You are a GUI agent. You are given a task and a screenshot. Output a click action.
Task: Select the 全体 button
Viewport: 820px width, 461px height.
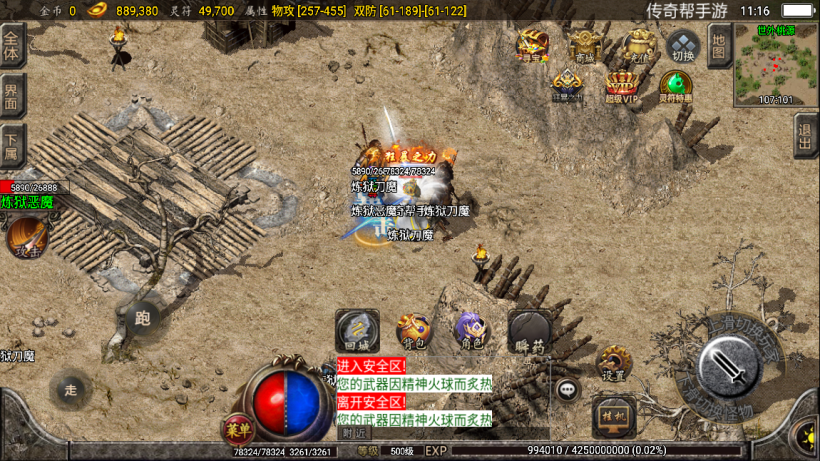pos(12,46)
